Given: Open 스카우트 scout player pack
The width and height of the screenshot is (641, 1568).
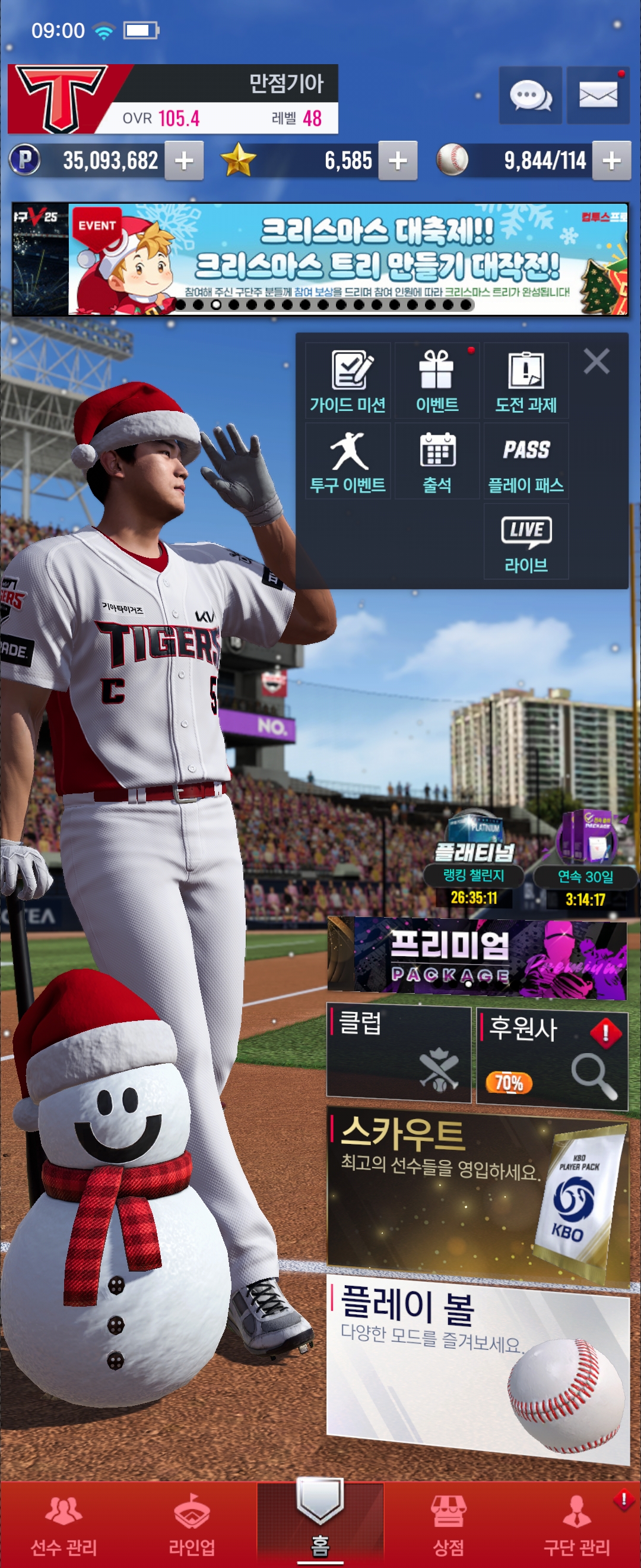Looking at the screenshot, I should (478, 1195).
